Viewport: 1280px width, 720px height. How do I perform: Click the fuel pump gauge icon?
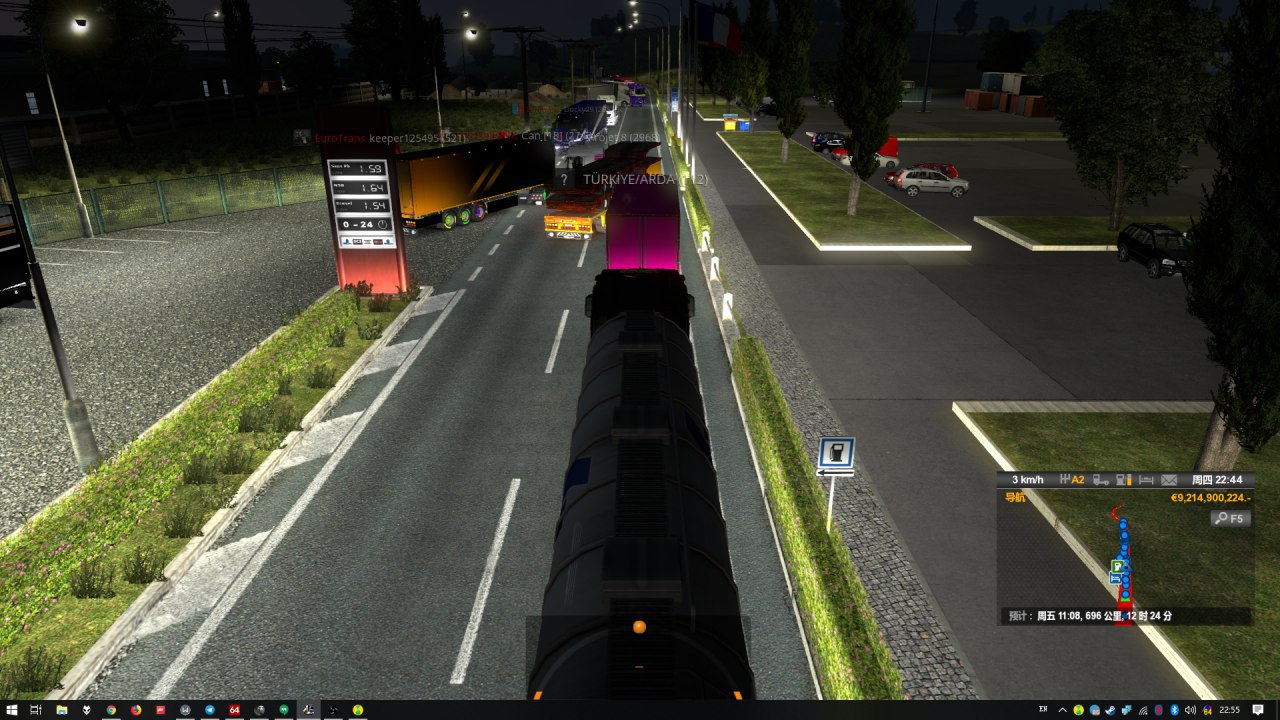click(x=1123, y=480)
